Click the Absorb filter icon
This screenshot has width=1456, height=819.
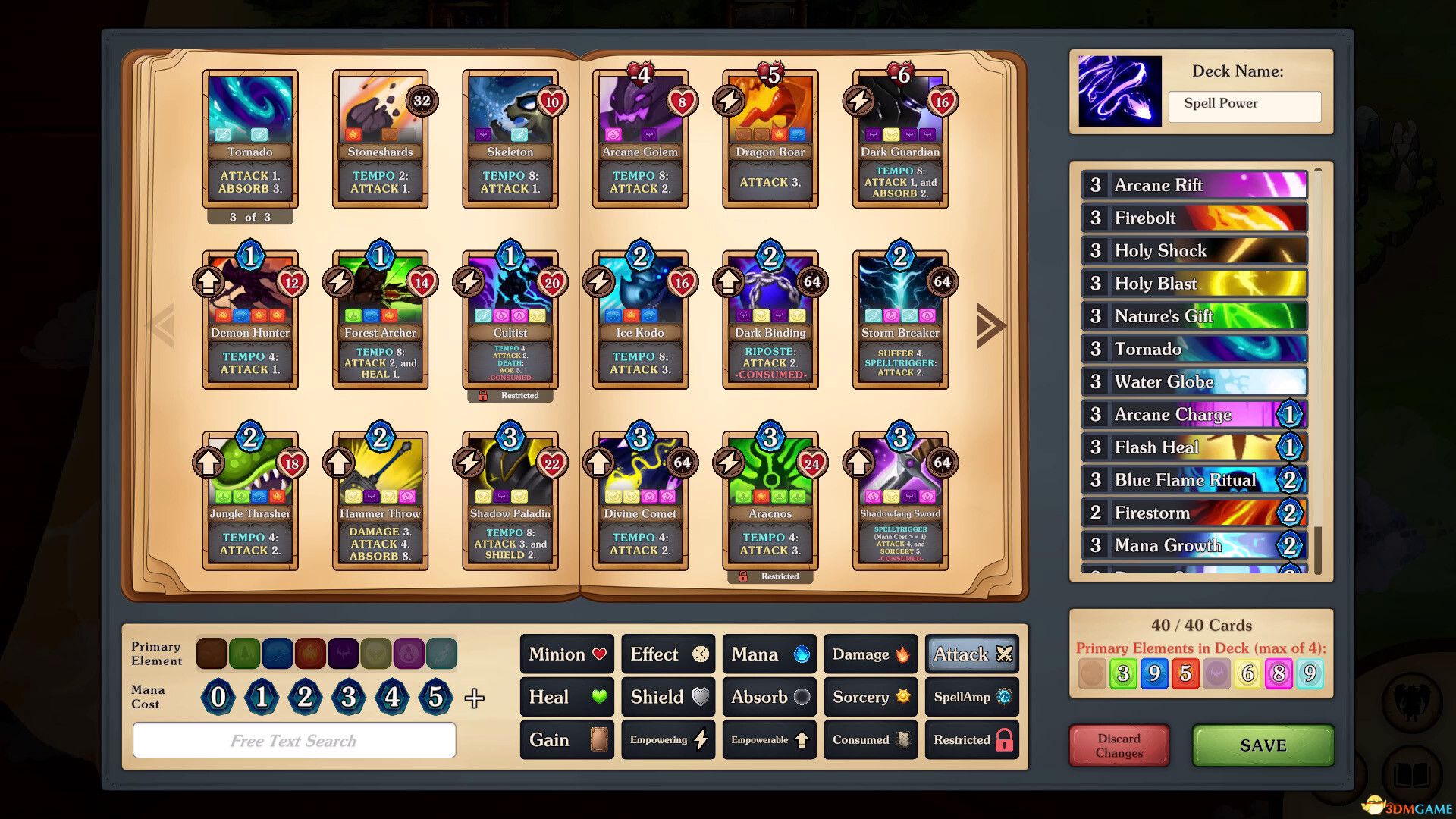point(769,697)
